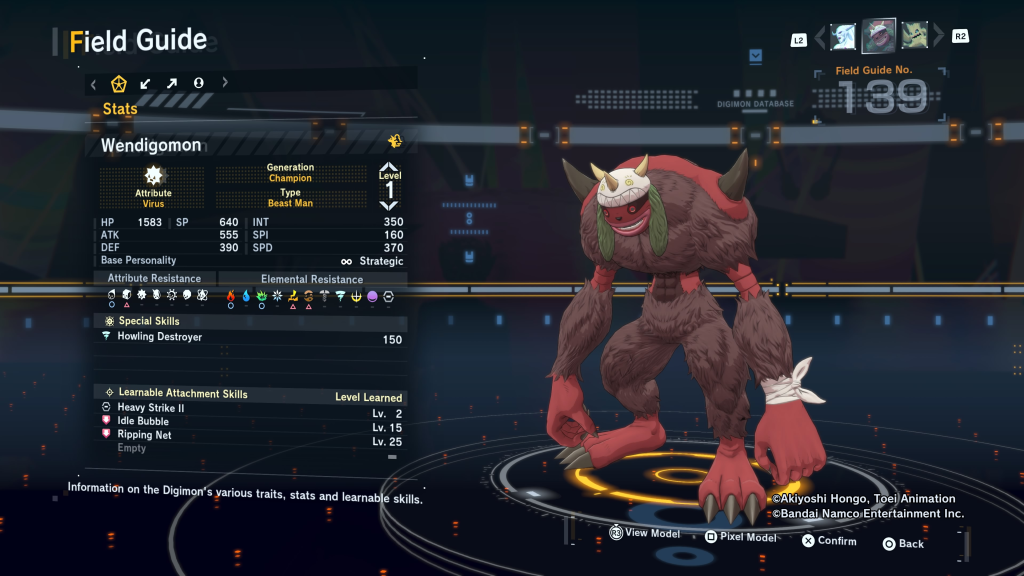Click the highlighted Wendigomon portrait thumbnail

tap(878, 37)
